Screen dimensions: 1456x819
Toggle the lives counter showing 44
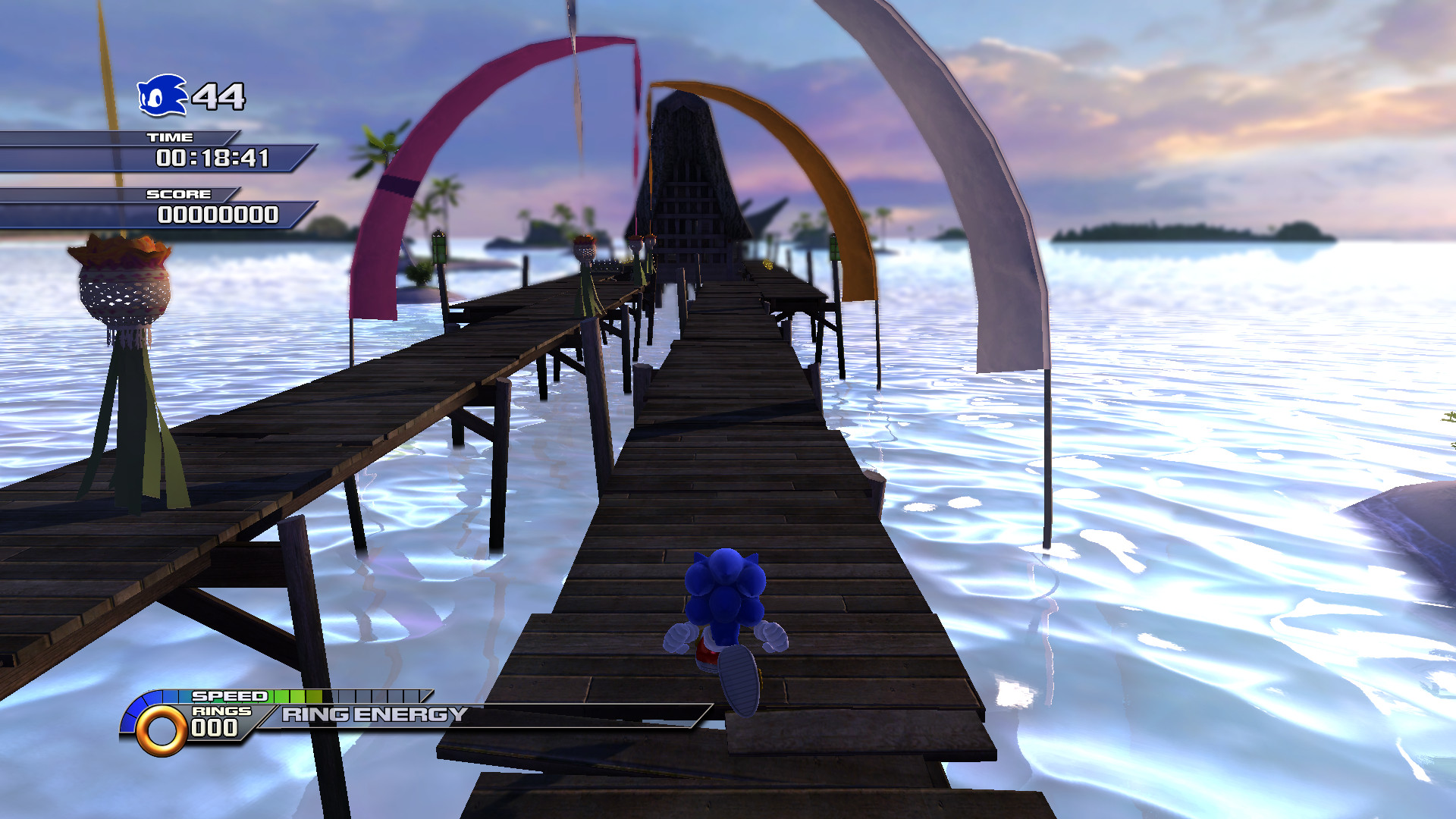(218, 96)
